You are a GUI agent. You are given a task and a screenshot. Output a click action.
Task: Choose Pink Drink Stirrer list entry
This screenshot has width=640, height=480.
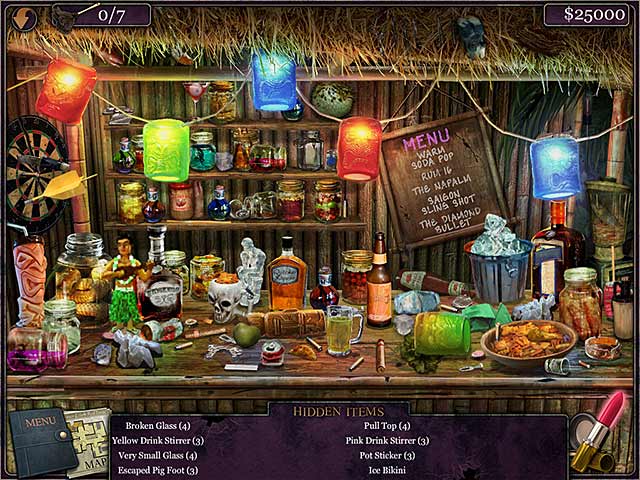click(387, 441)
